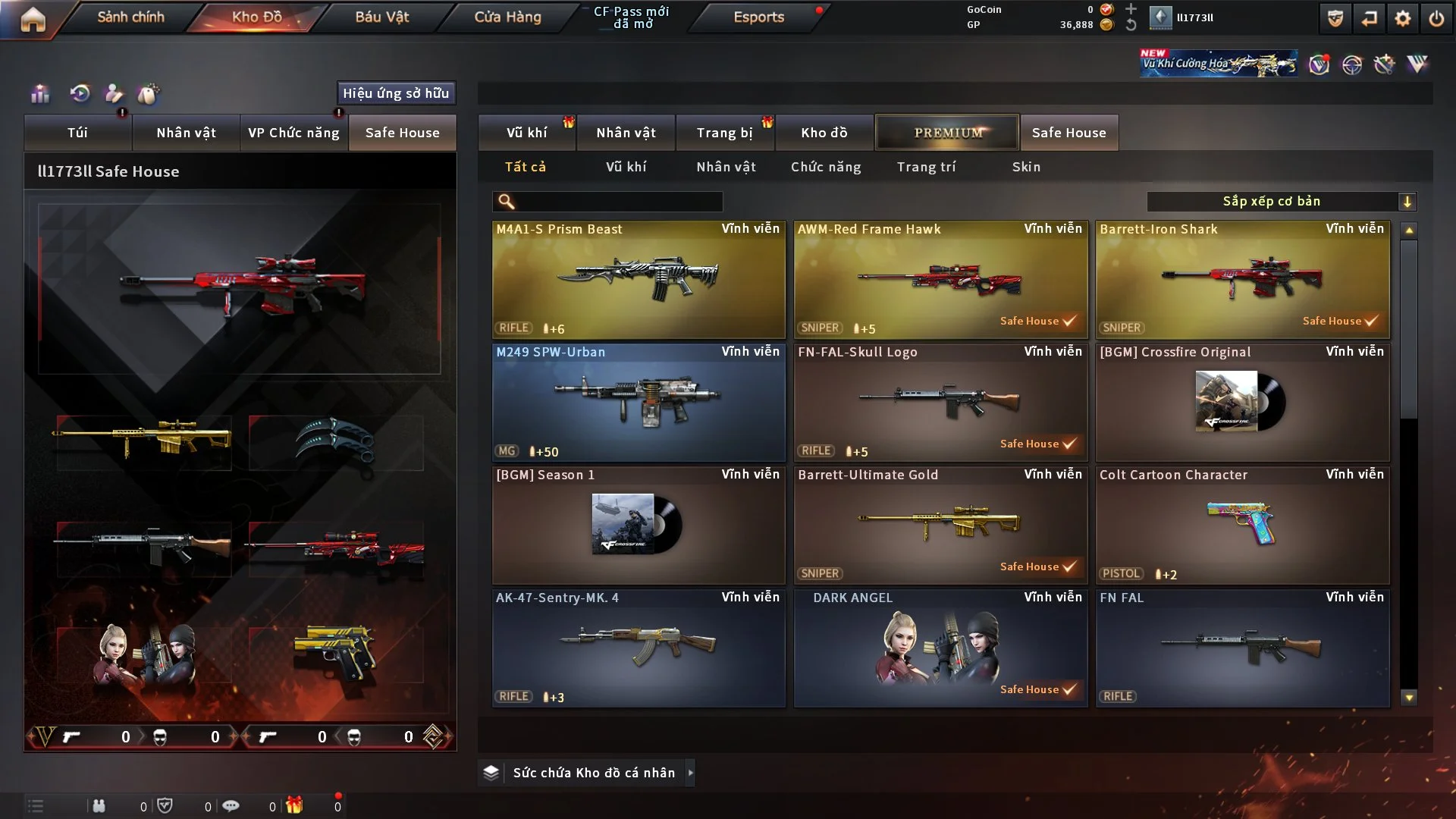Select the M4A1-S Prism Beast item
Viewport: 1456px width, 819px height.
tap(639, 279)
